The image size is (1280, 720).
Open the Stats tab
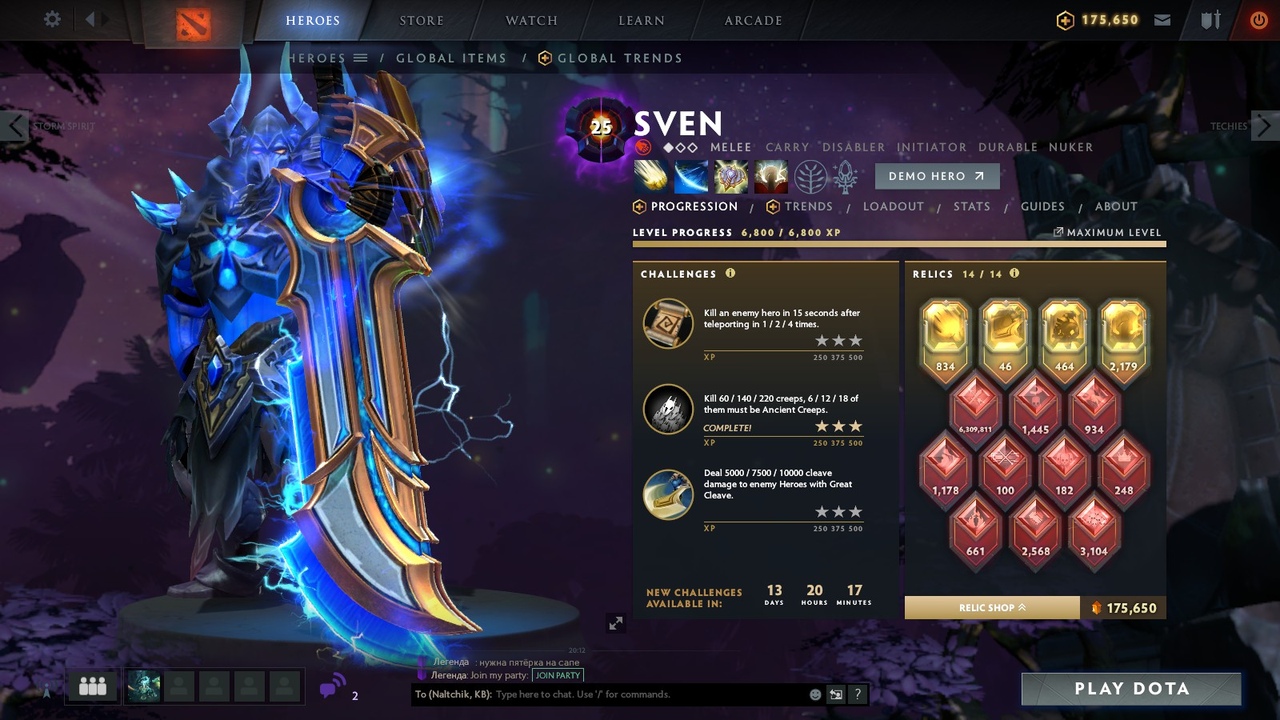(x=971, y=206)
